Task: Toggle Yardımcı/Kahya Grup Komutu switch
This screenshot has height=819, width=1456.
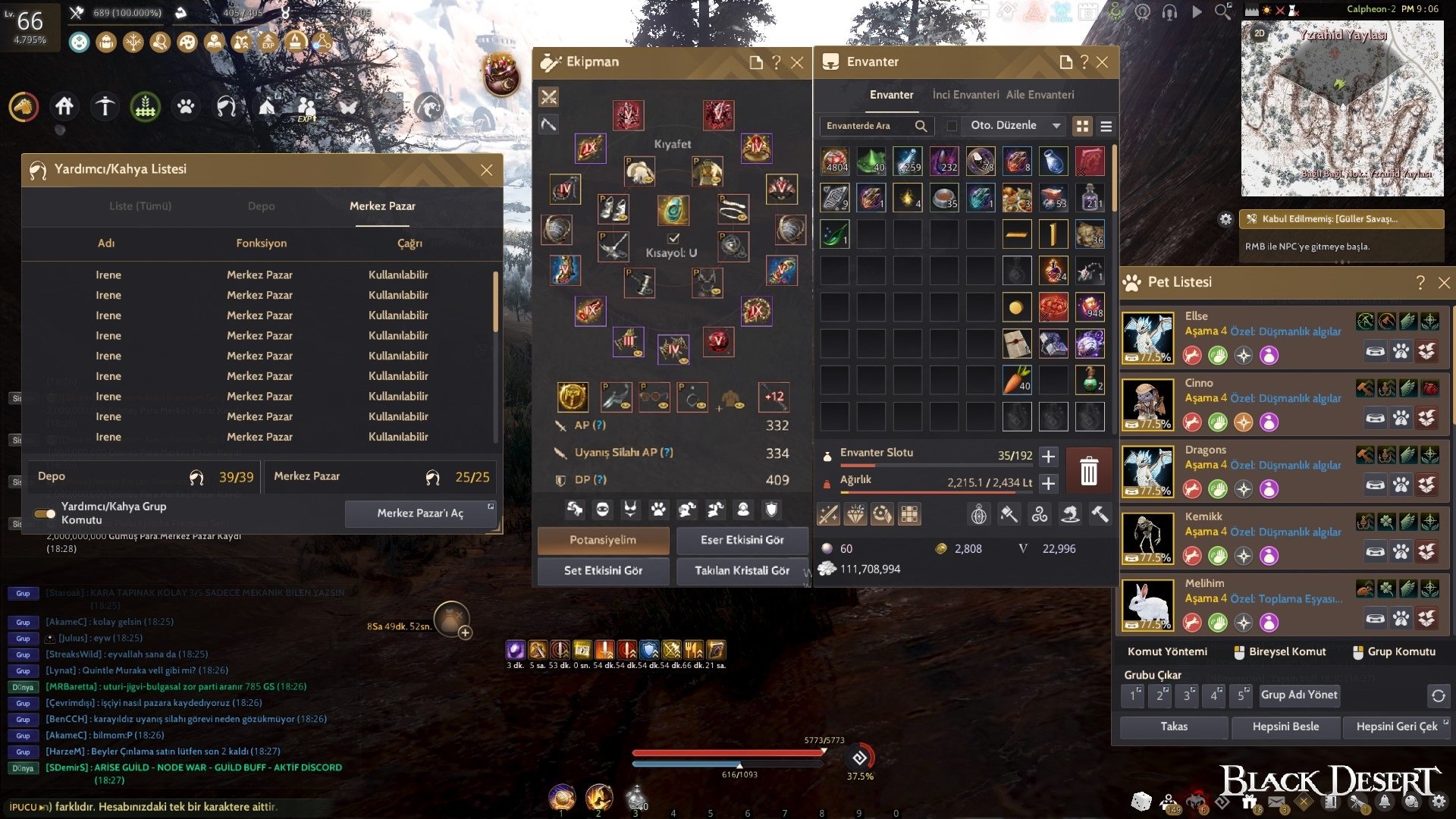Action: point(45,513)
